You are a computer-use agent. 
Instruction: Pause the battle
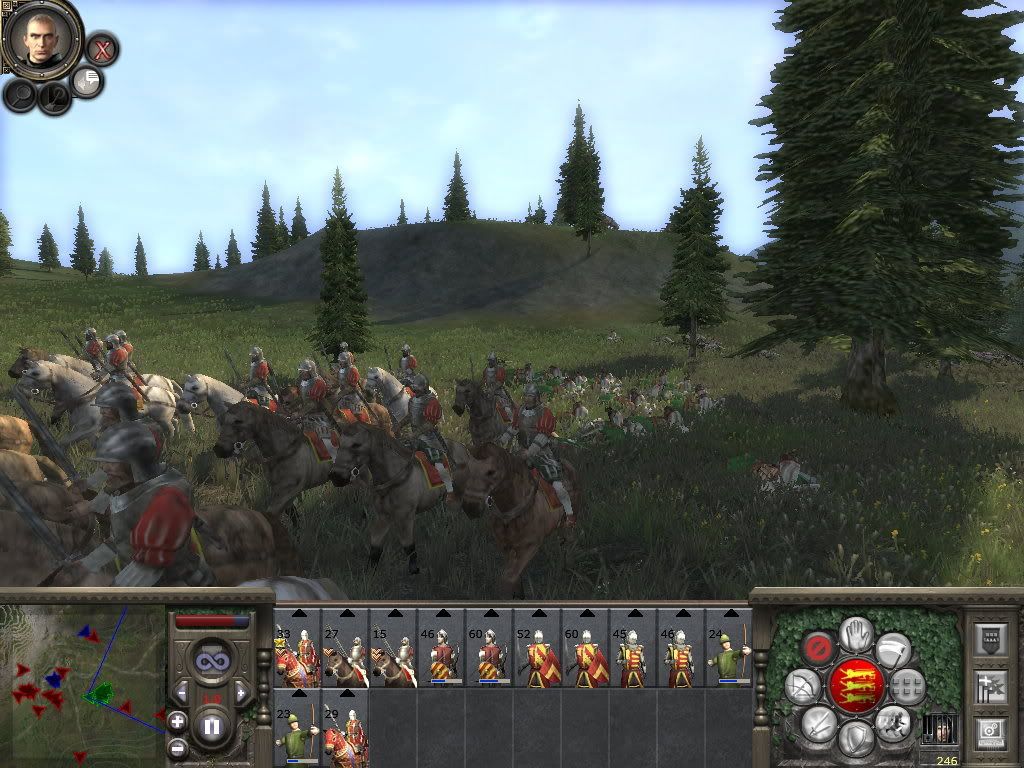211,727
